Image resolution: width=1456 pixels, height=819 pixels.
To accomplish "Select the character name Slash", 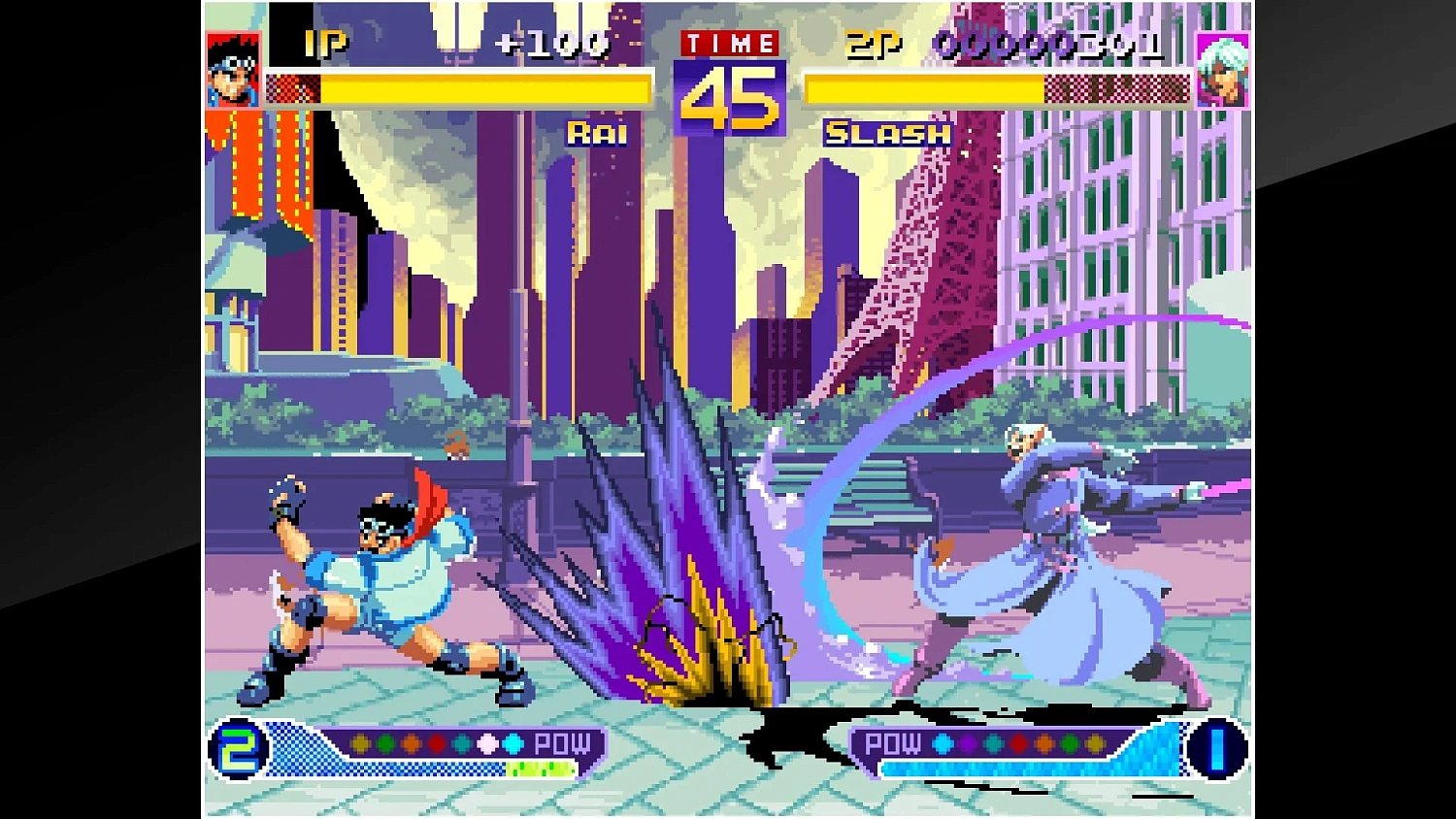I will click(886, 133).
